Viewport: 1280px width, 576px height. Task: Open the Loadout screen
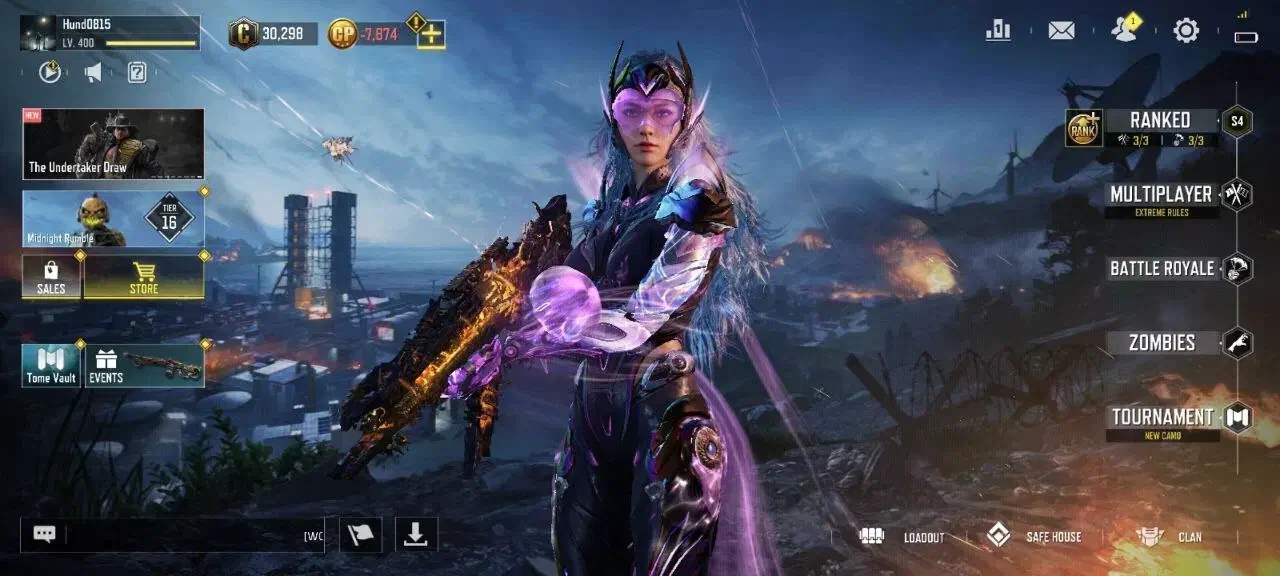pos(902,537)
